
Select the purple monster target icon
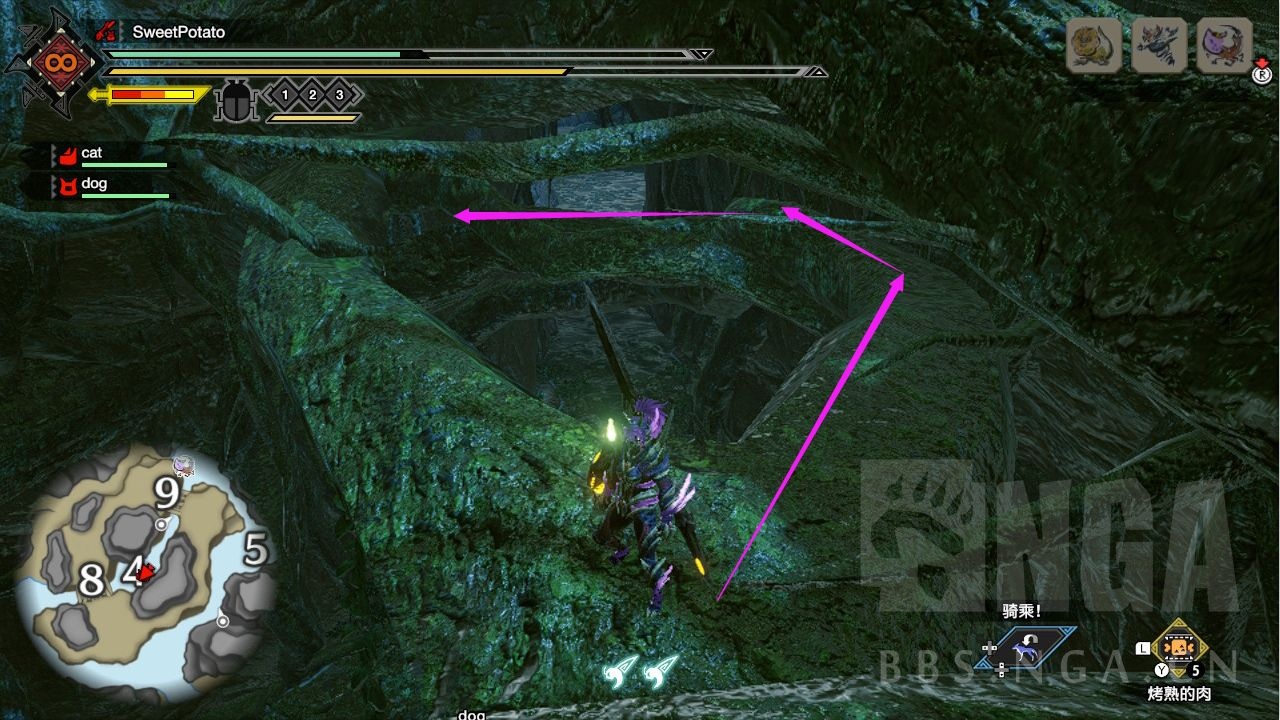pyautogui.click(x=1224, y=45)
